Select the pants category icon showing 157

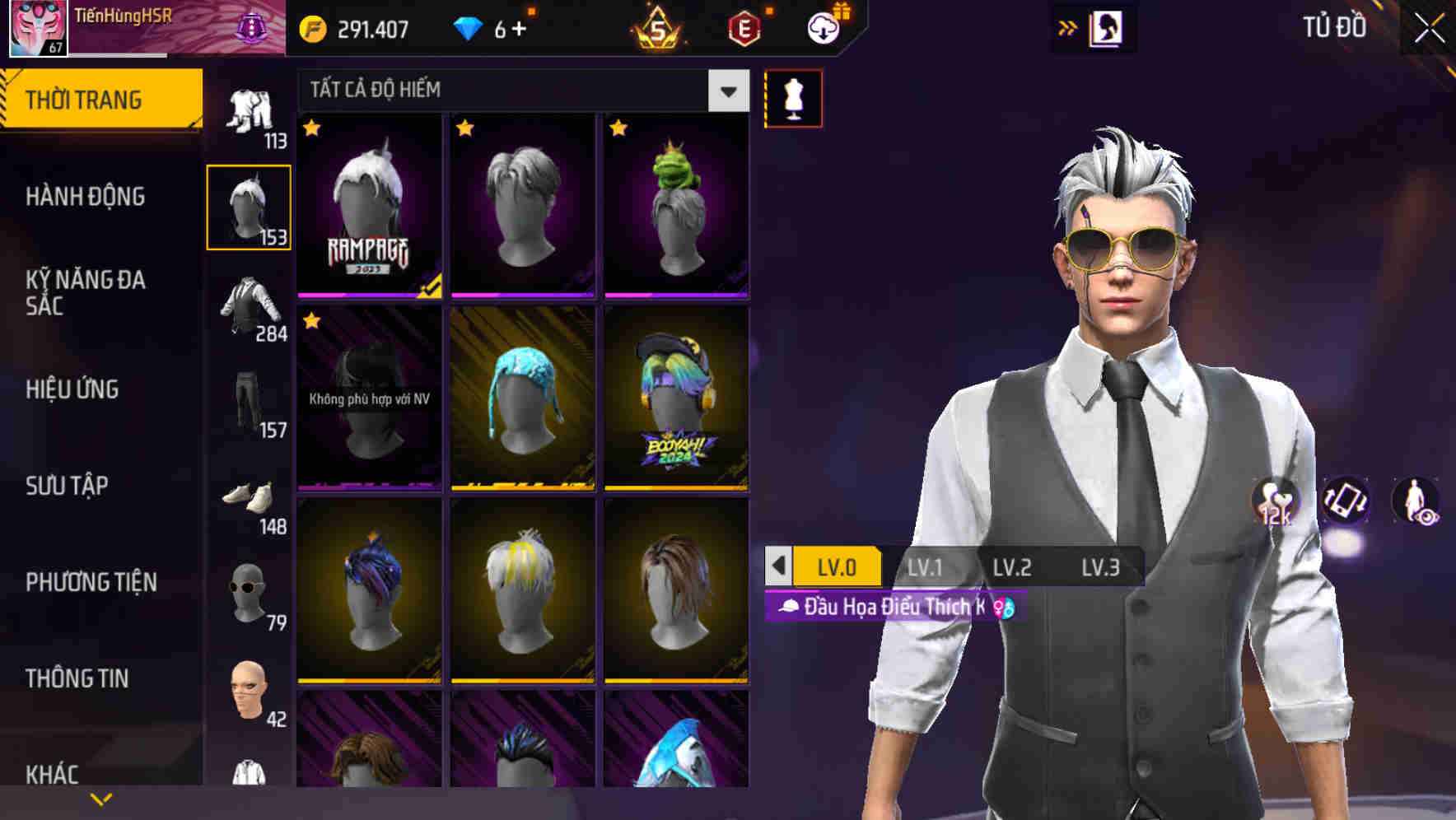250,401
